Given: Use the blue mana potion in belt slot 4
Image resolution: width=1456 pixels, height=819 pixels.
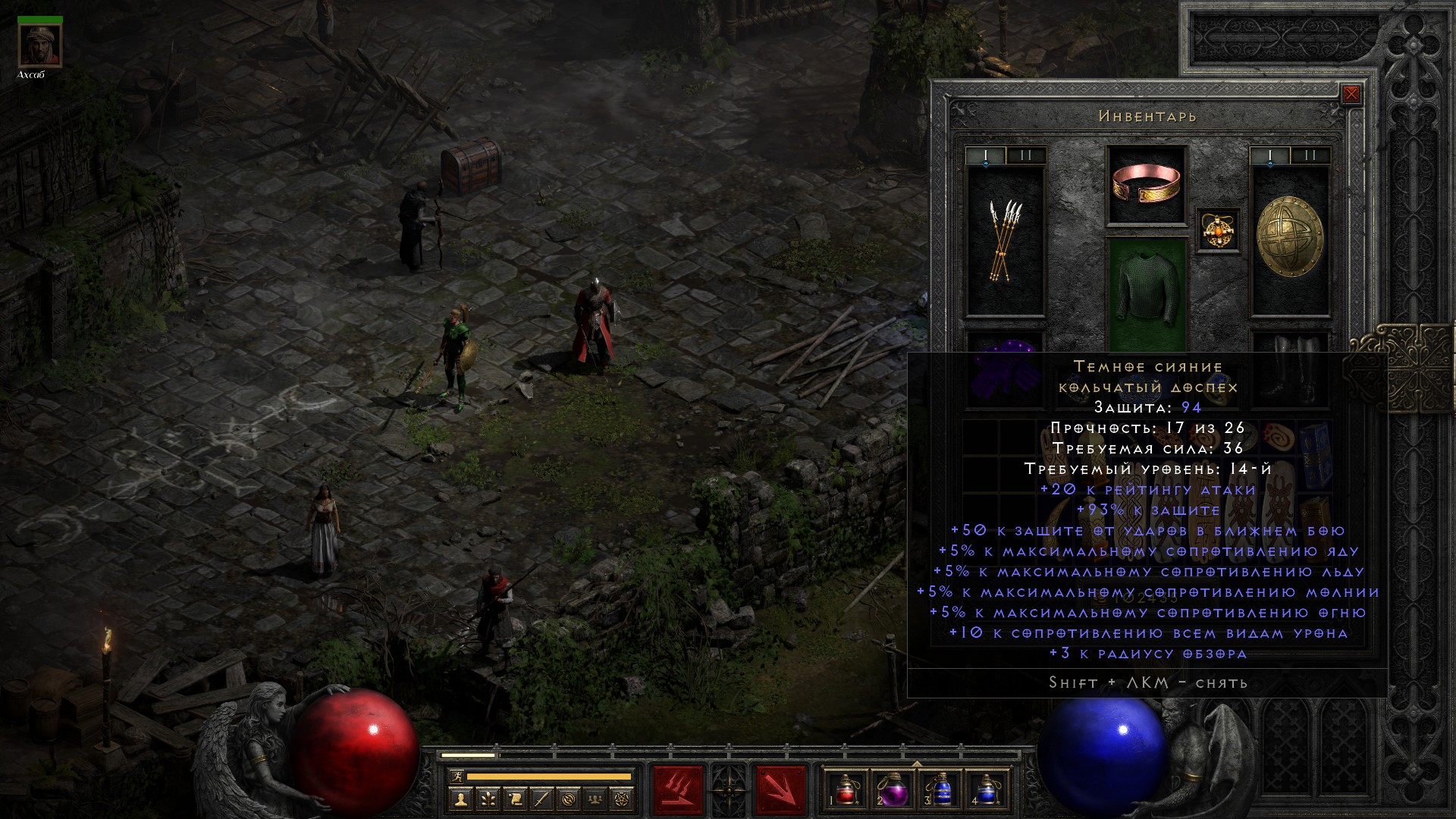Looking at the screenshot, I should [987, 789].
